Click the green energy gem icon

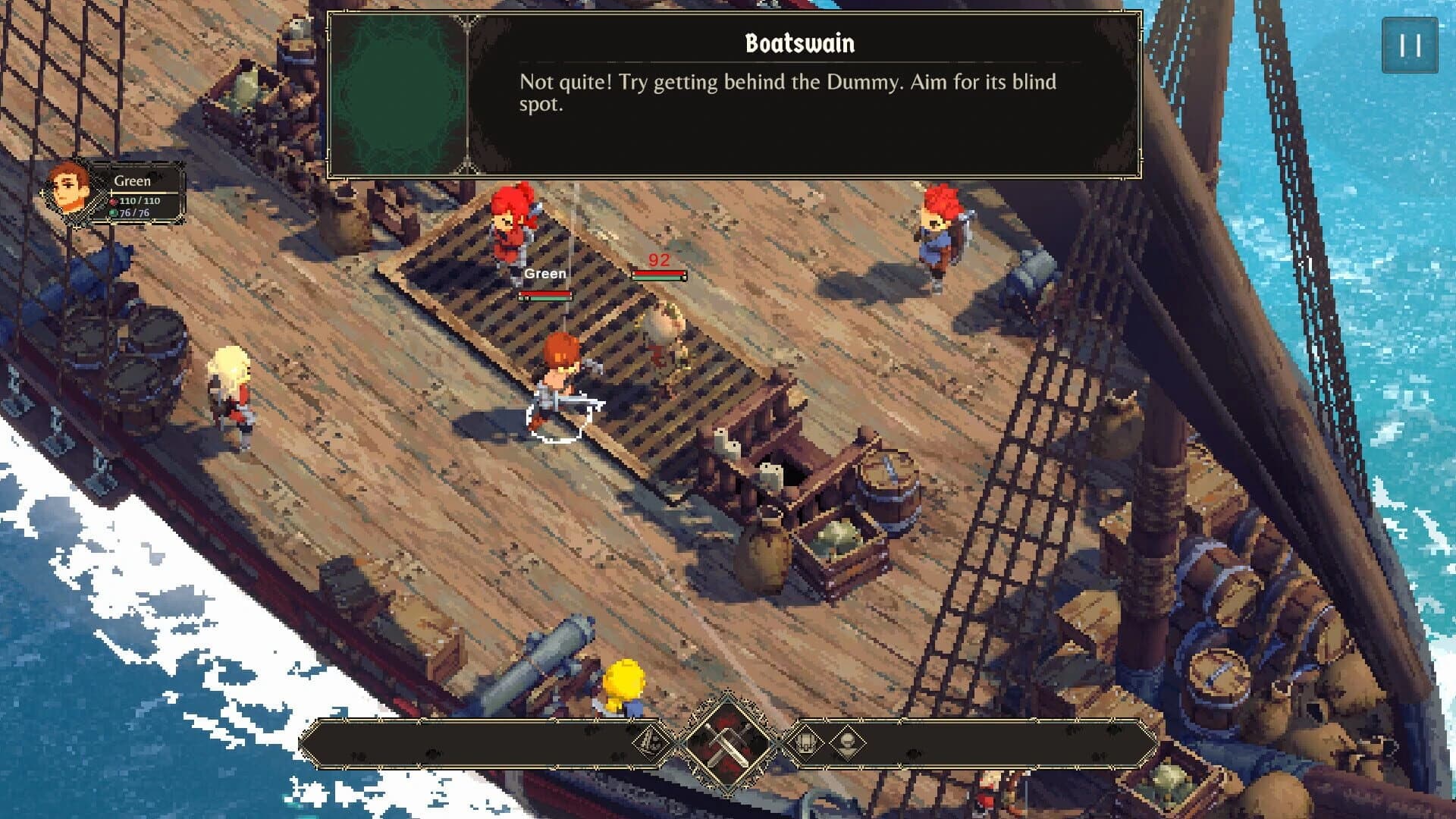pos(113,213)
